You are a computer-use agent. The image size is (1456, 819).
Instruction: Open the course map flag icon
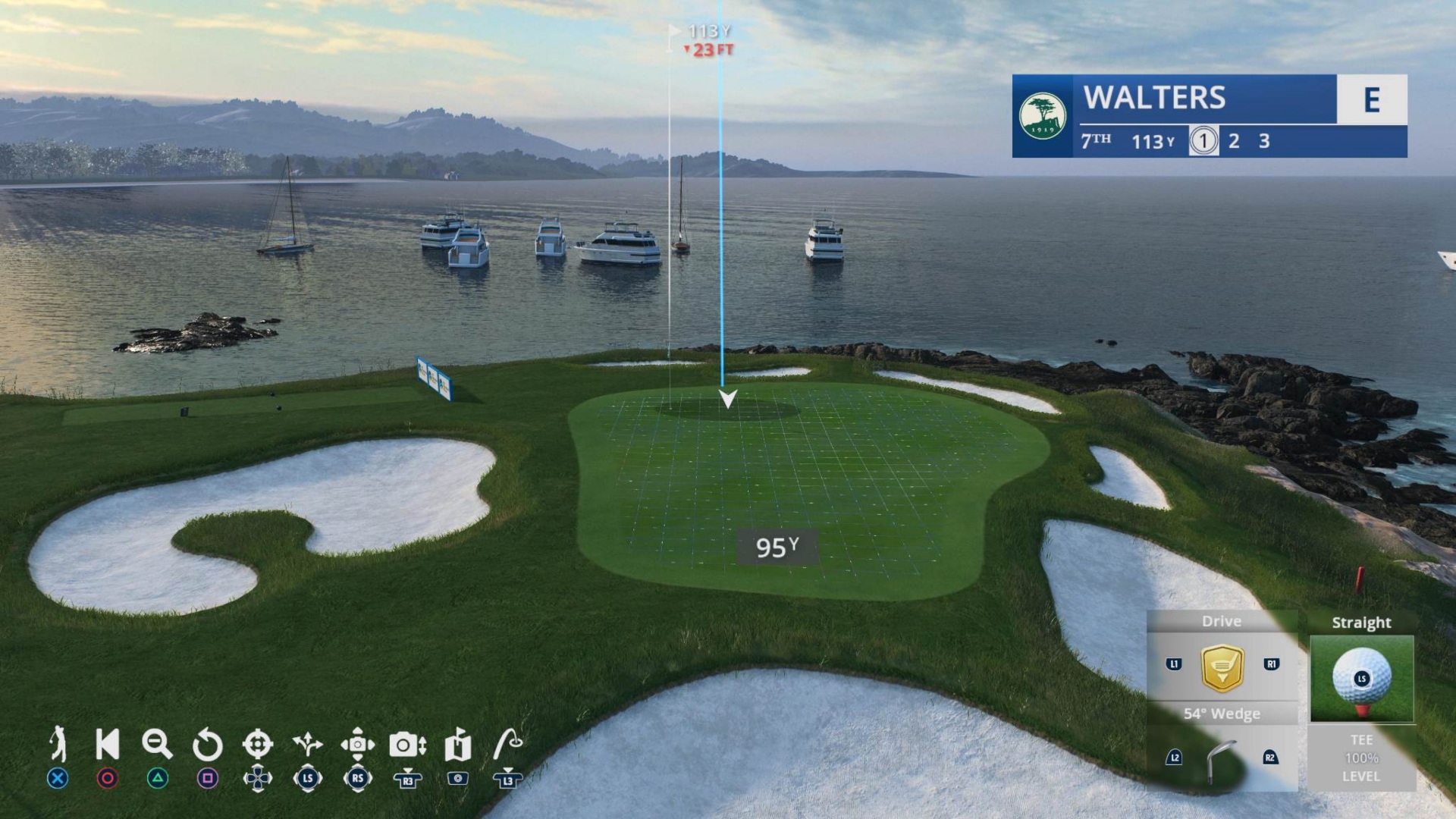[x=457, y=744]
